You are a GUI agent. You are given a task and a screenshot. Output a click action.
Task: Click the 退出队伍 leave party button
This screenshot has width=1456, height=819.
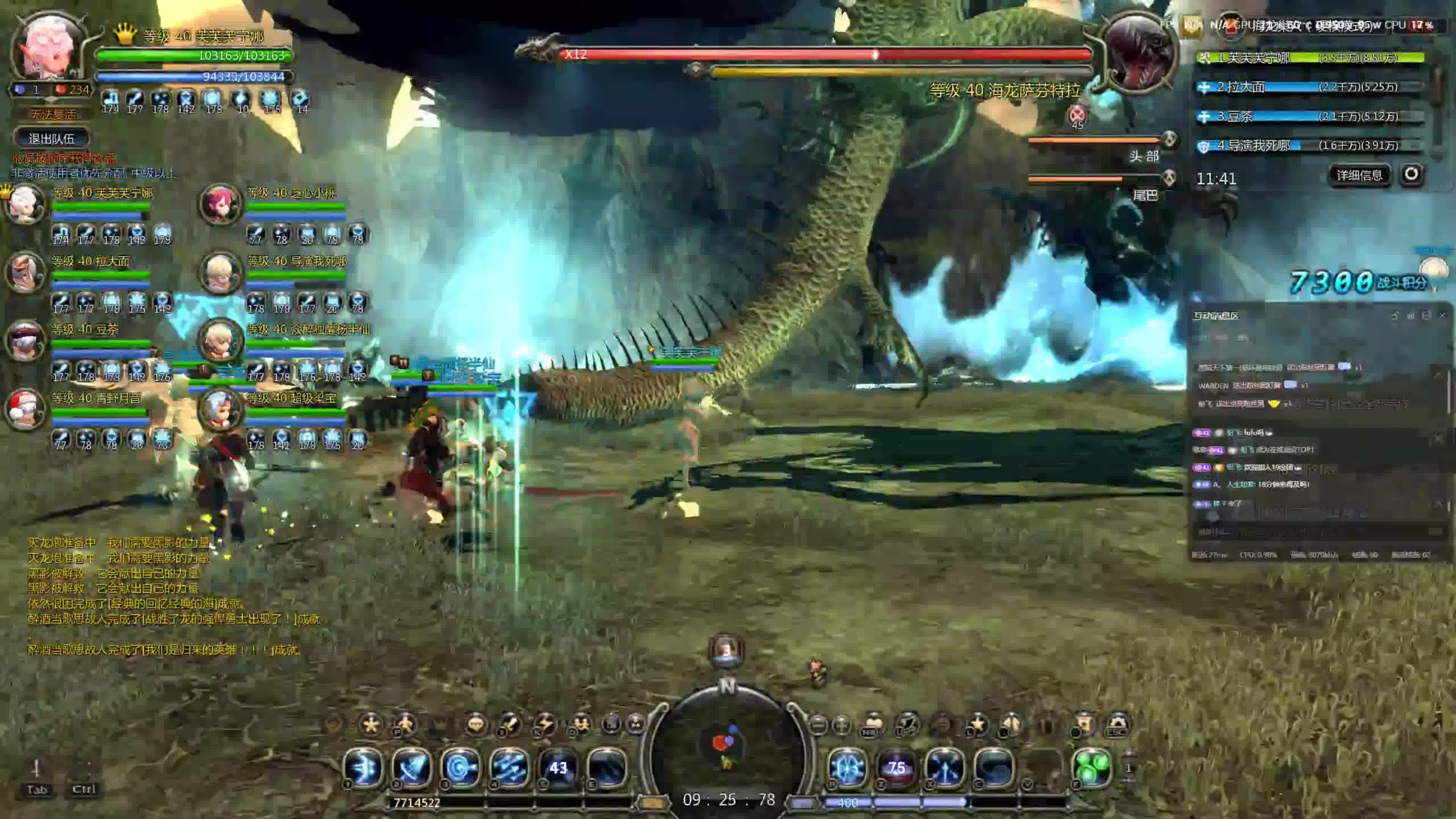(x=52, y=138)
